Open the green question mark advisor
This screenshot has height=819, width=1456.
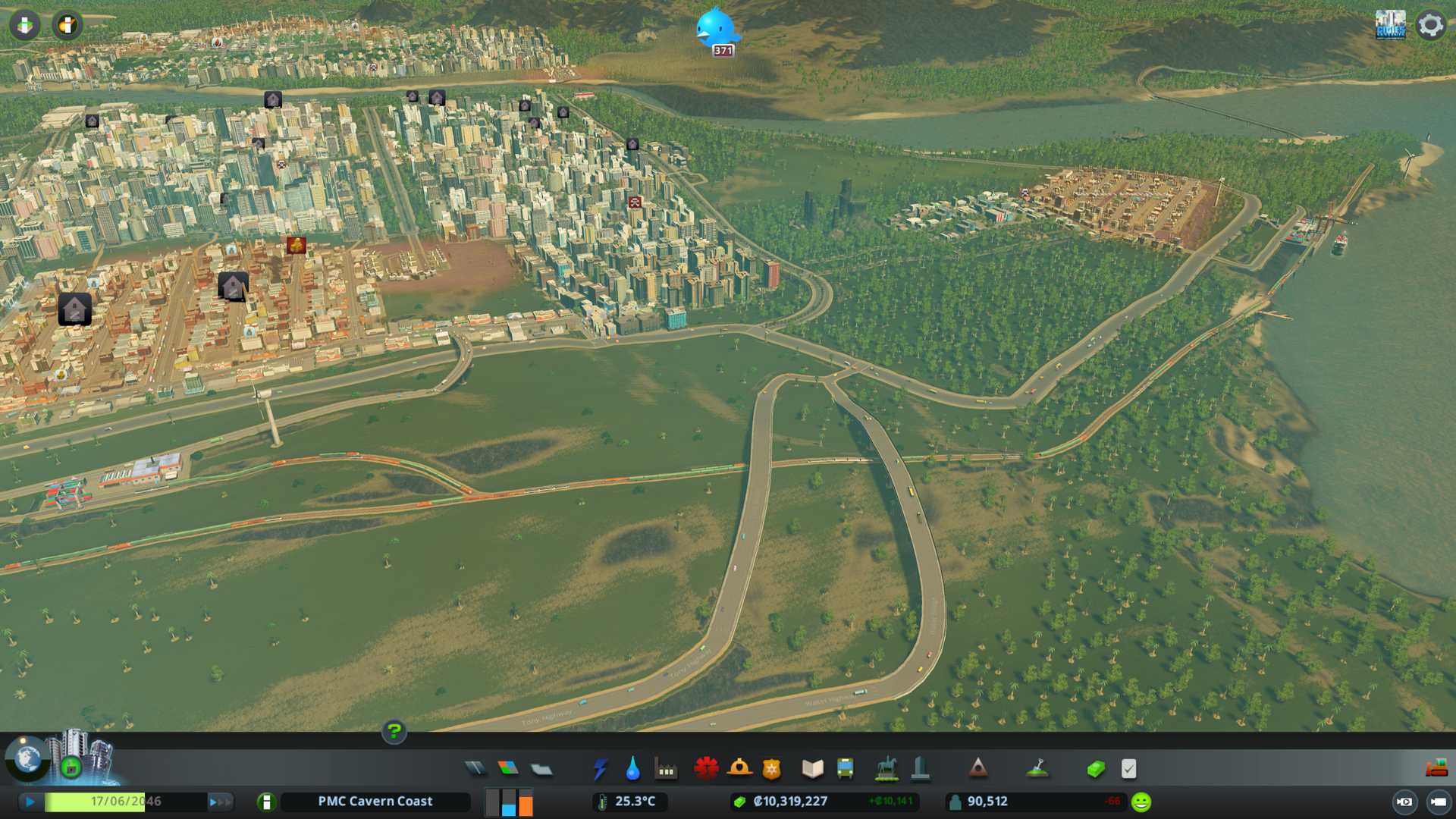point(394,732)
